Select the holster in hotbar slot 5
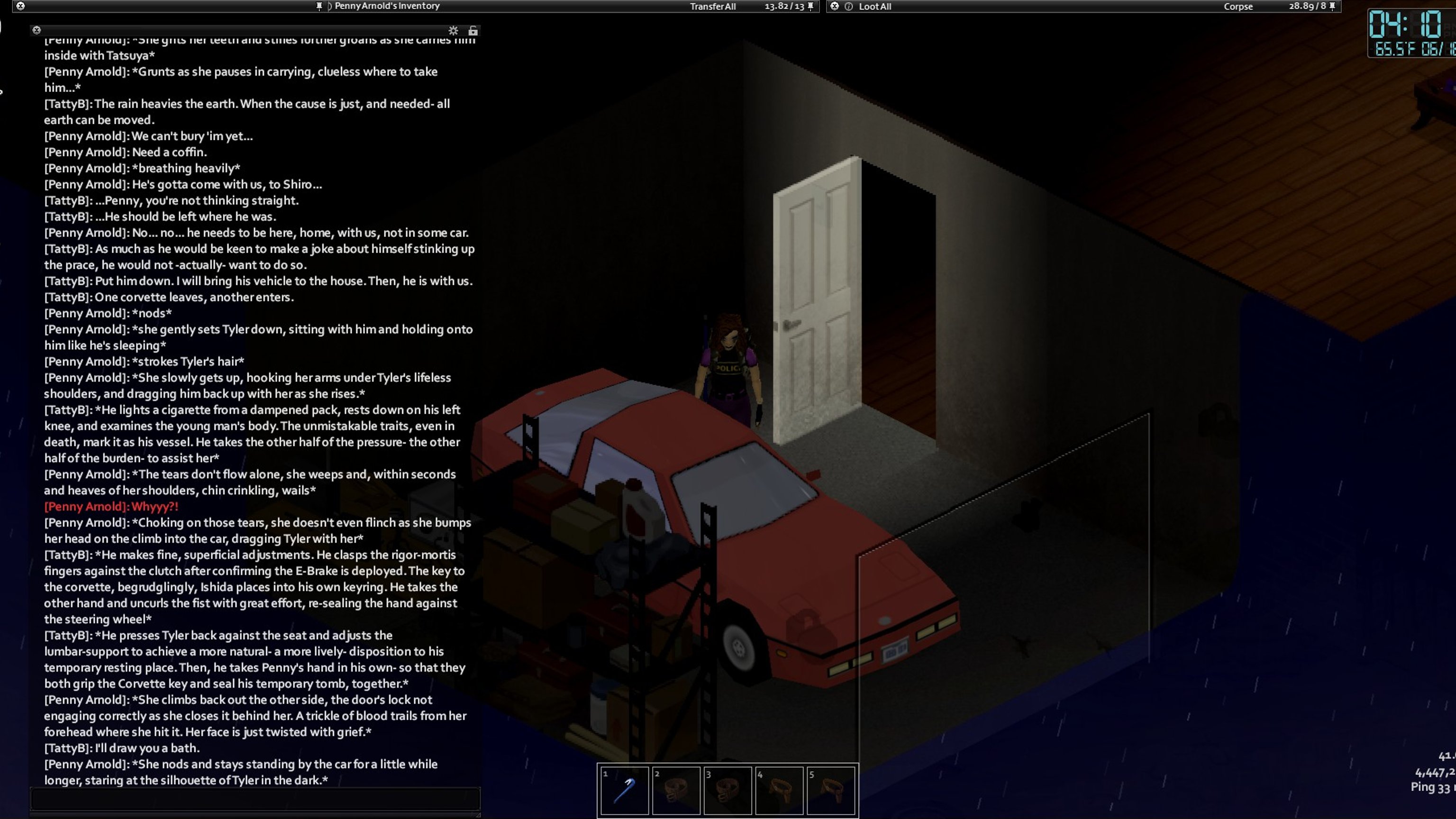This screenshot has width=1456, height=819. pos(830,790)
